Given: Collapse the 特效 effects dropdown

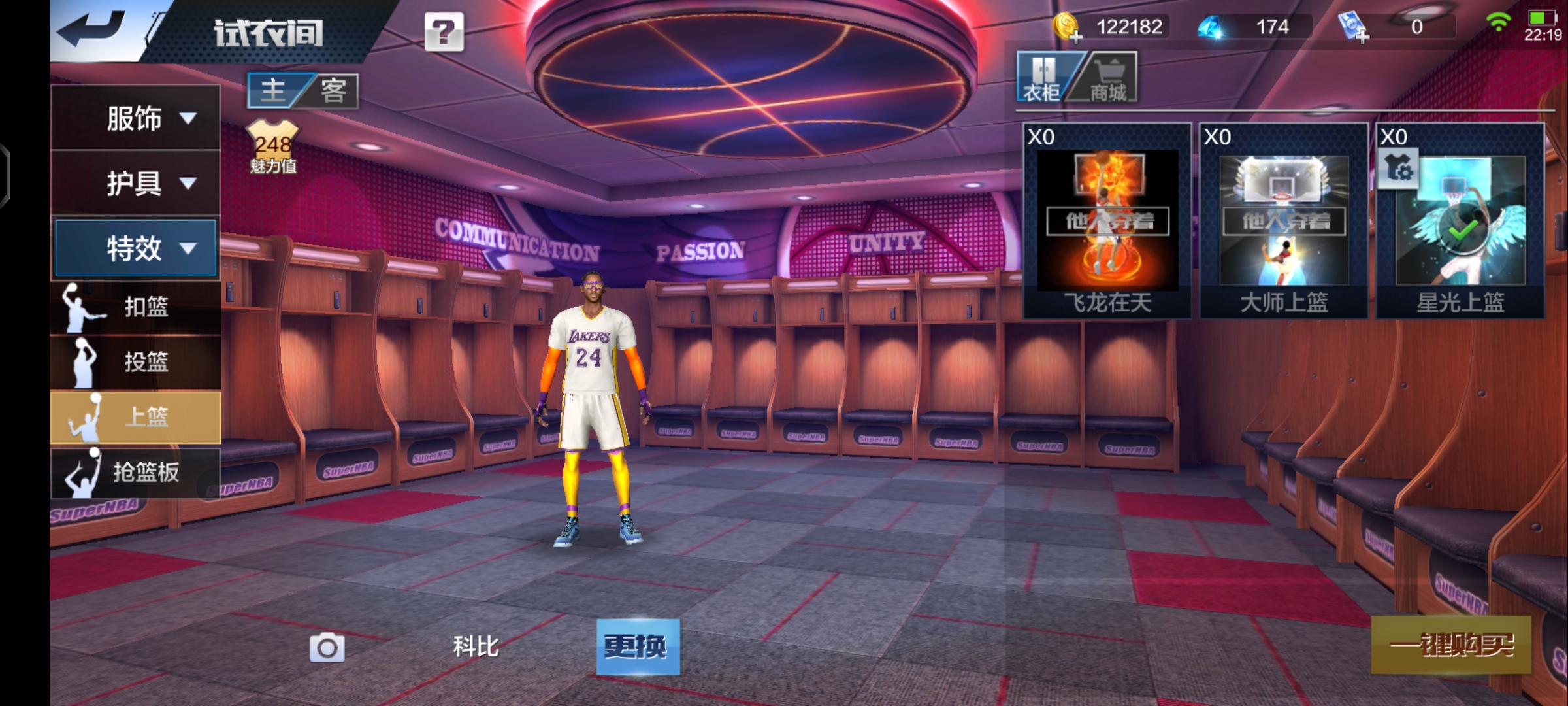Looking at the screenshot, I should tap(135, 248).
